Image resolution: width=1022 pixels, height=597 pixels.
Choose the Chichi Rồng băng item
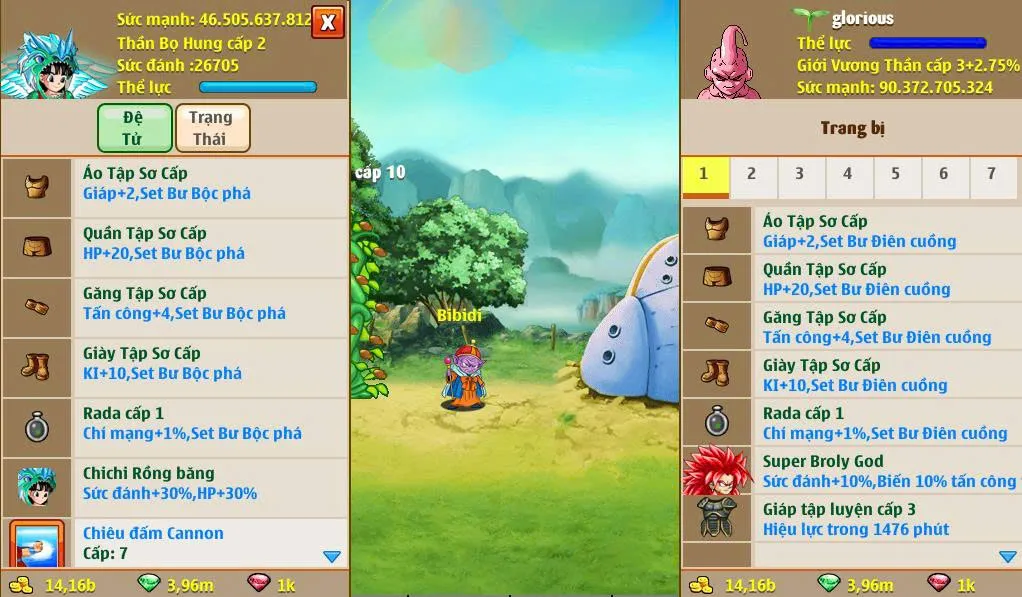point(175,484)
